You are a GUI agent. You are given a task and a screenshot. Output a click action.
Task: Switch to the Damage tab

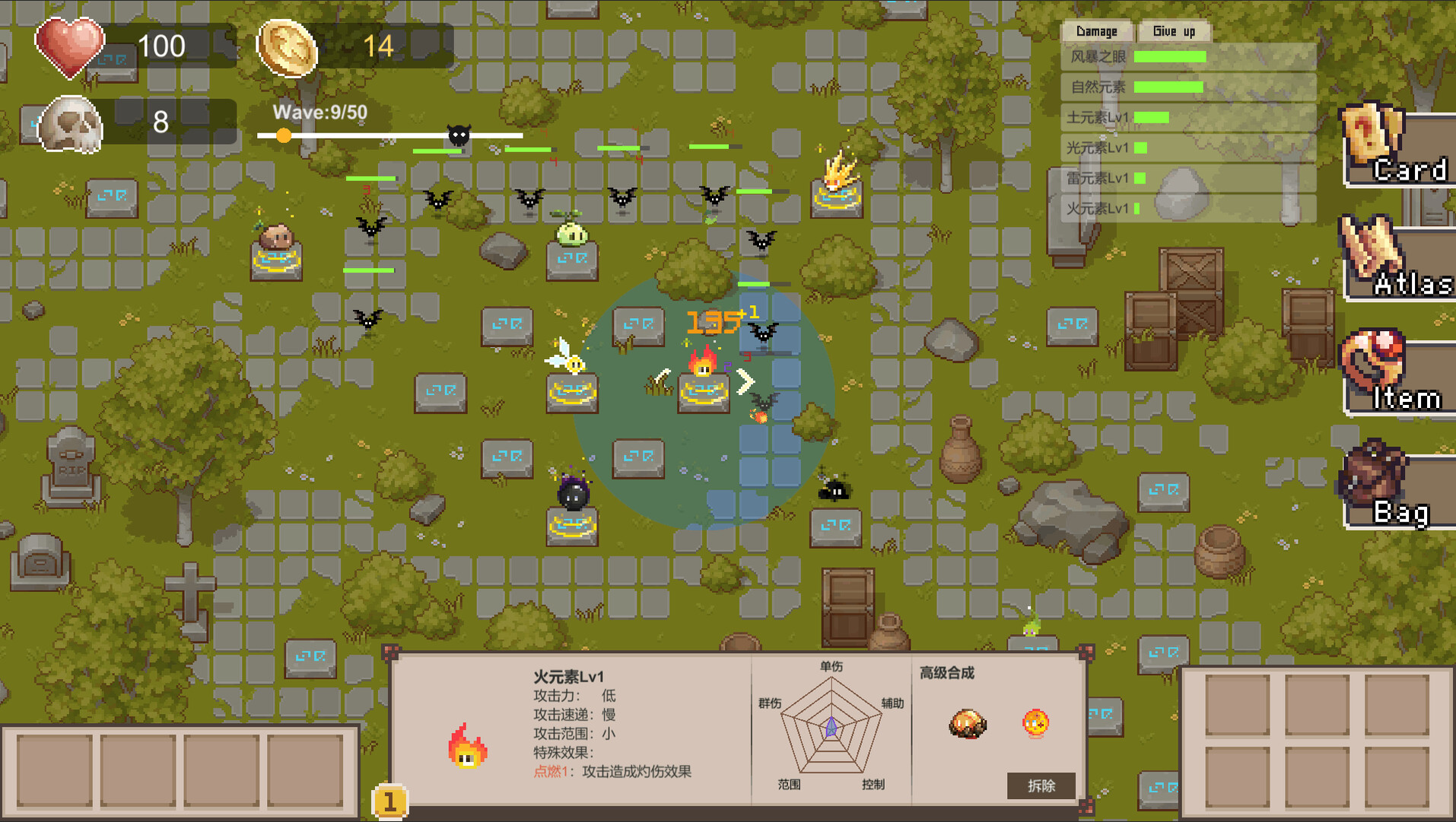click(x=1098, y=31)
